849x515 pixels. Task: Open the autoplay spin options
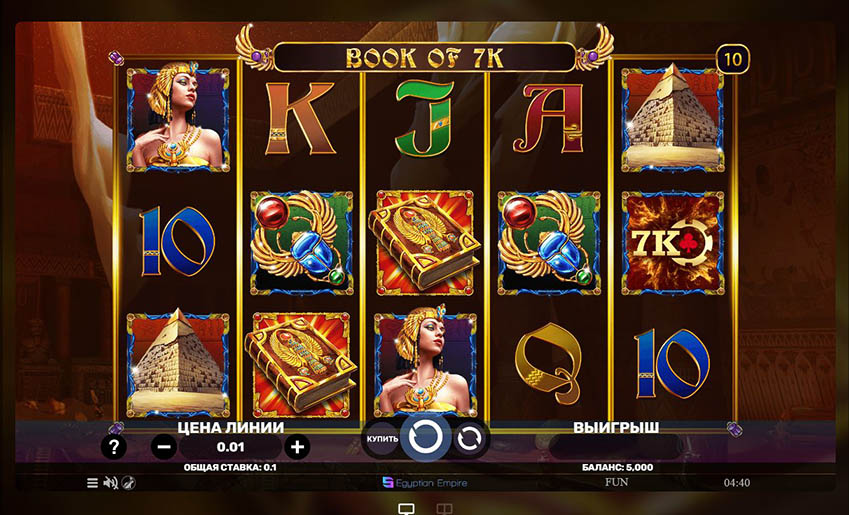click(469, 438)
